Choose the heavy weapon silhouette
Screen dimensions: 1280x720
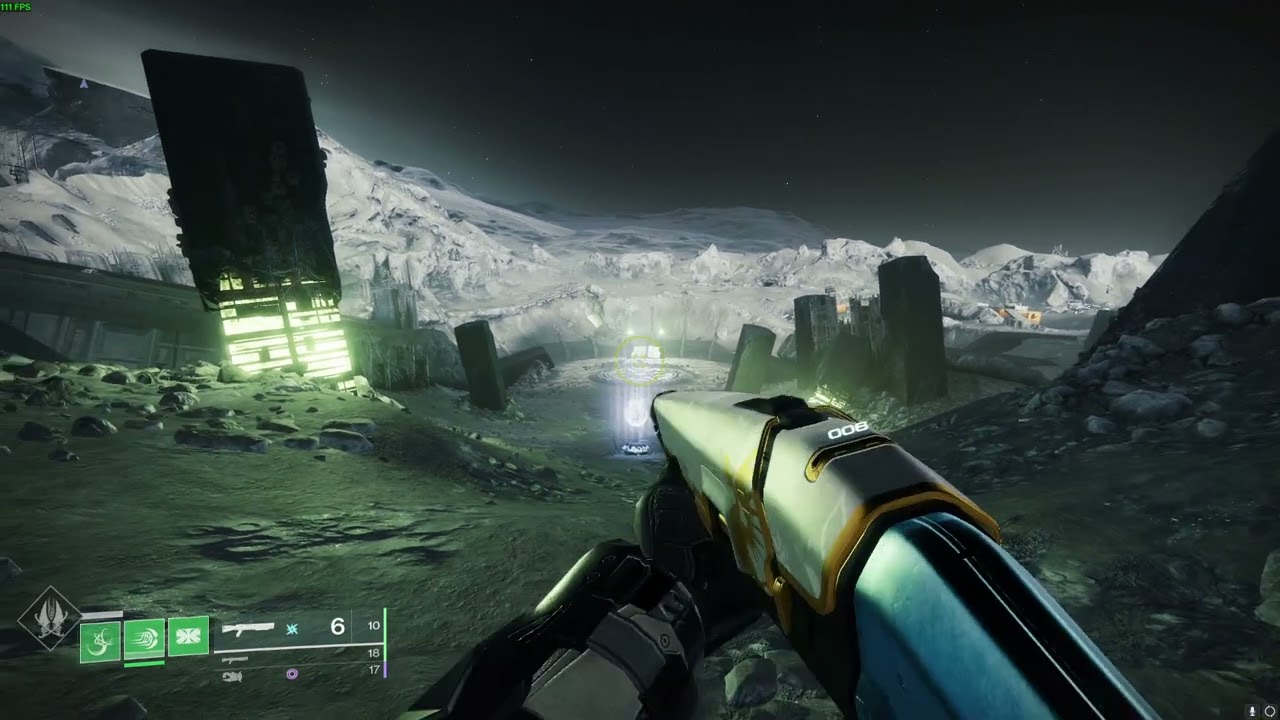pyautogui.click(x=232, y=676)
